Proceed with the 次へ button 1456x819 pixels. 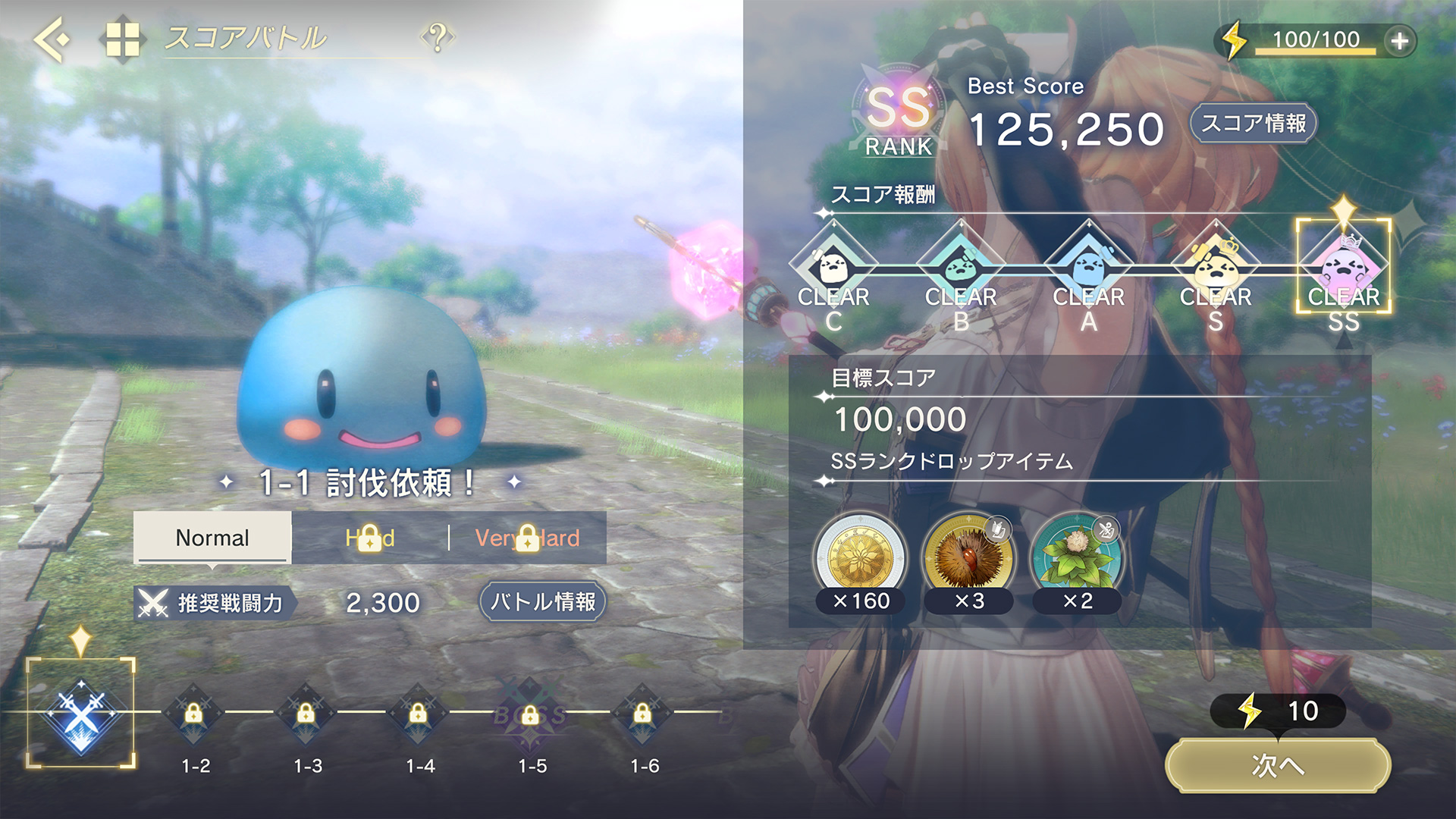click(1278, 766)
